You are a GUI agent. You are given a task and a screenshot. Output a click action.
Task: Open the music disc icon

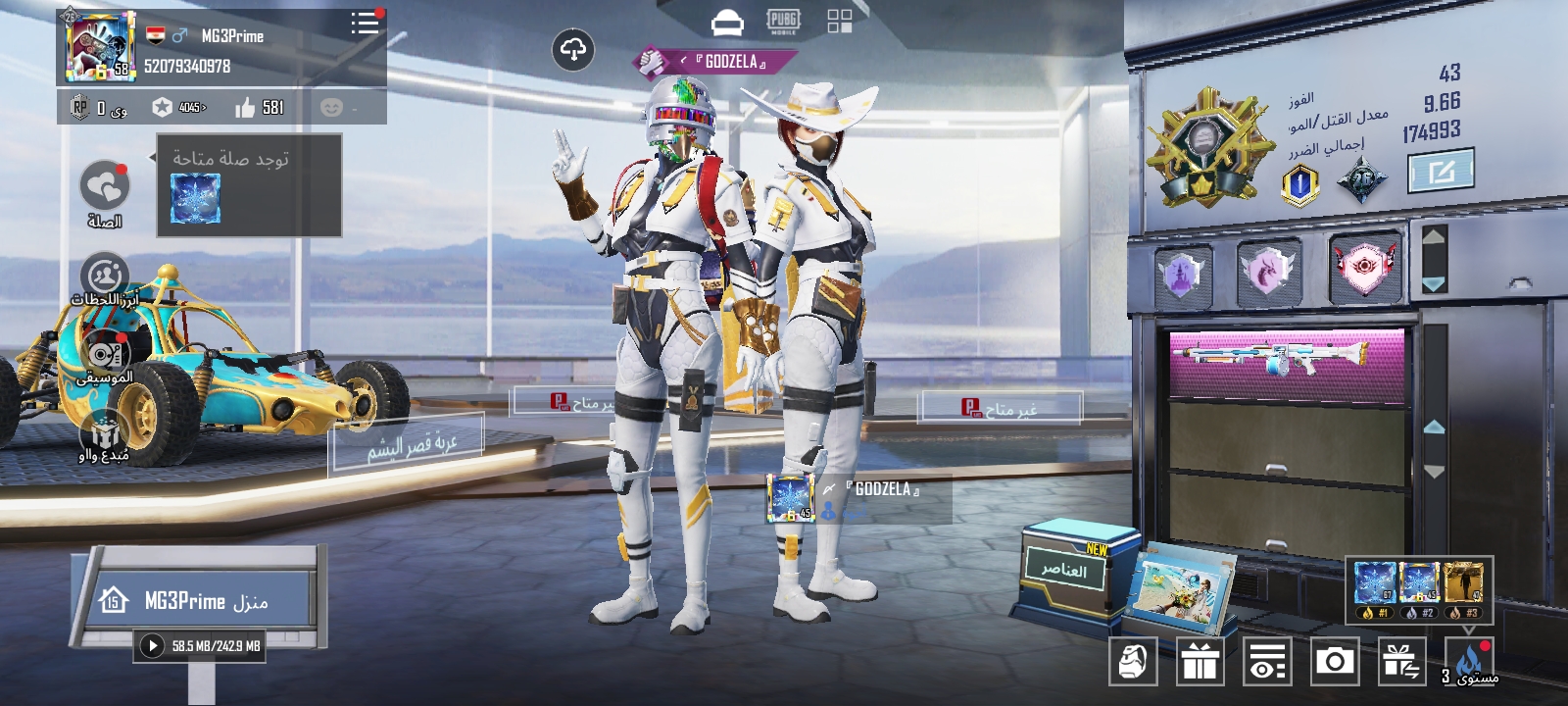105,355
